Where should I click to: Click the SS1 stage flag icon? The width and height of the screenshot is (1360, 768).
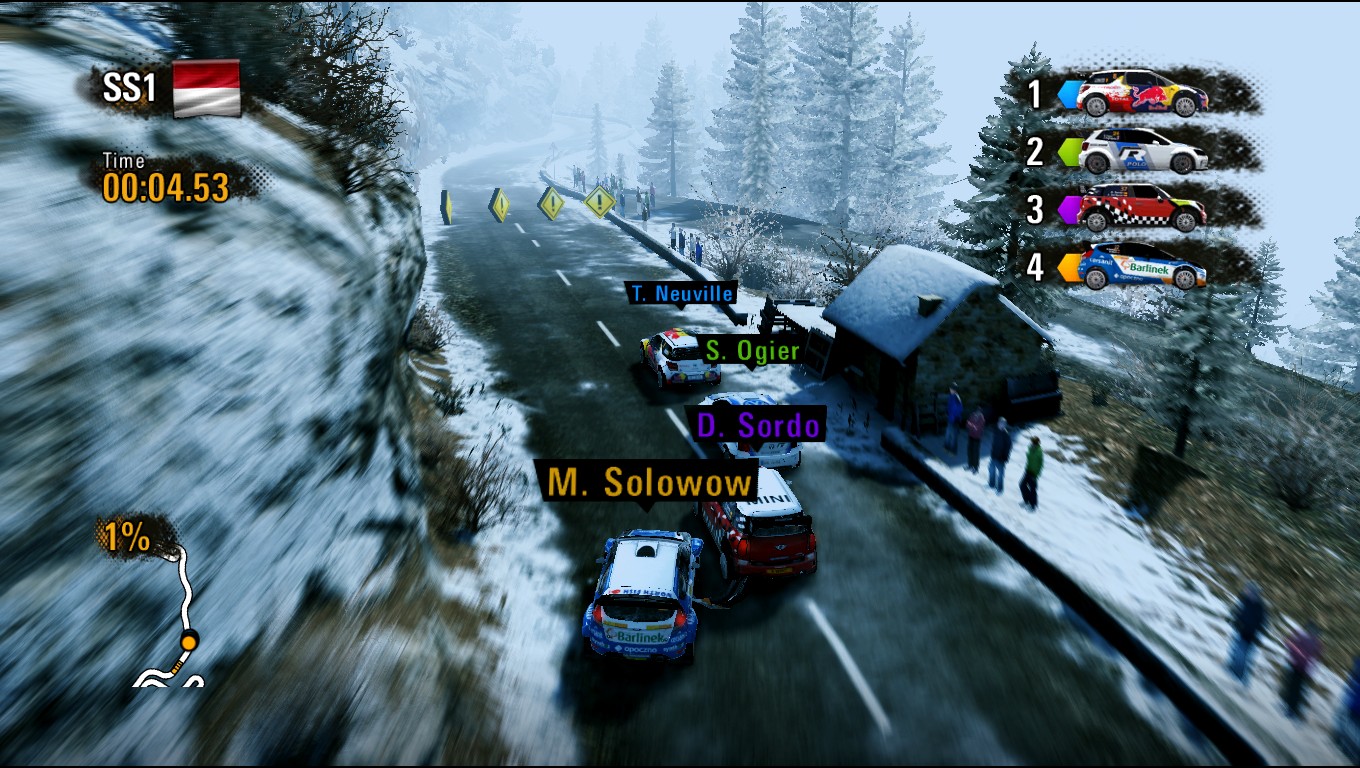207,88
